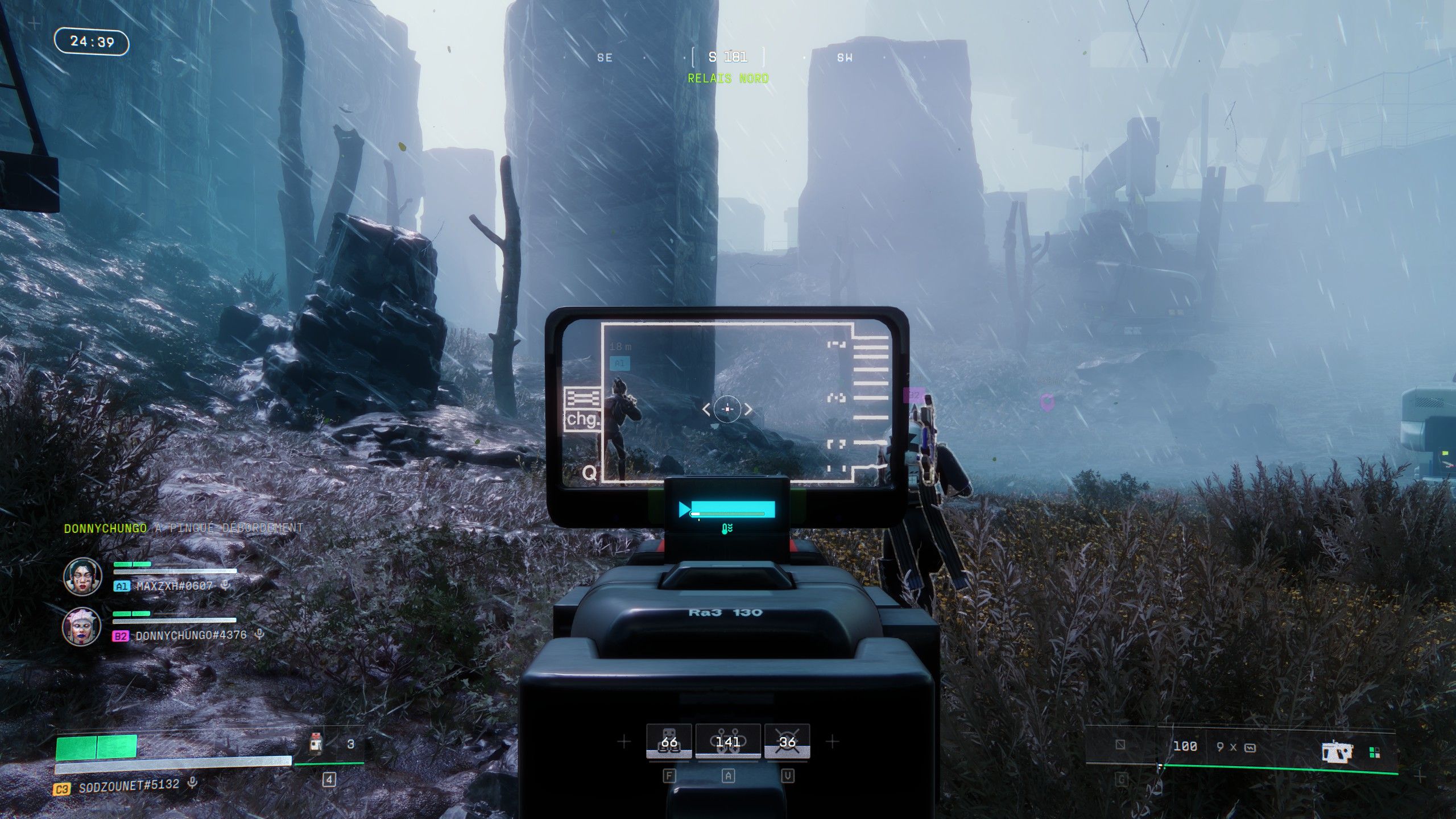Use the crossed-out ability showing 36
This screenshot has width=1456, height=819.
coord(787,742)
